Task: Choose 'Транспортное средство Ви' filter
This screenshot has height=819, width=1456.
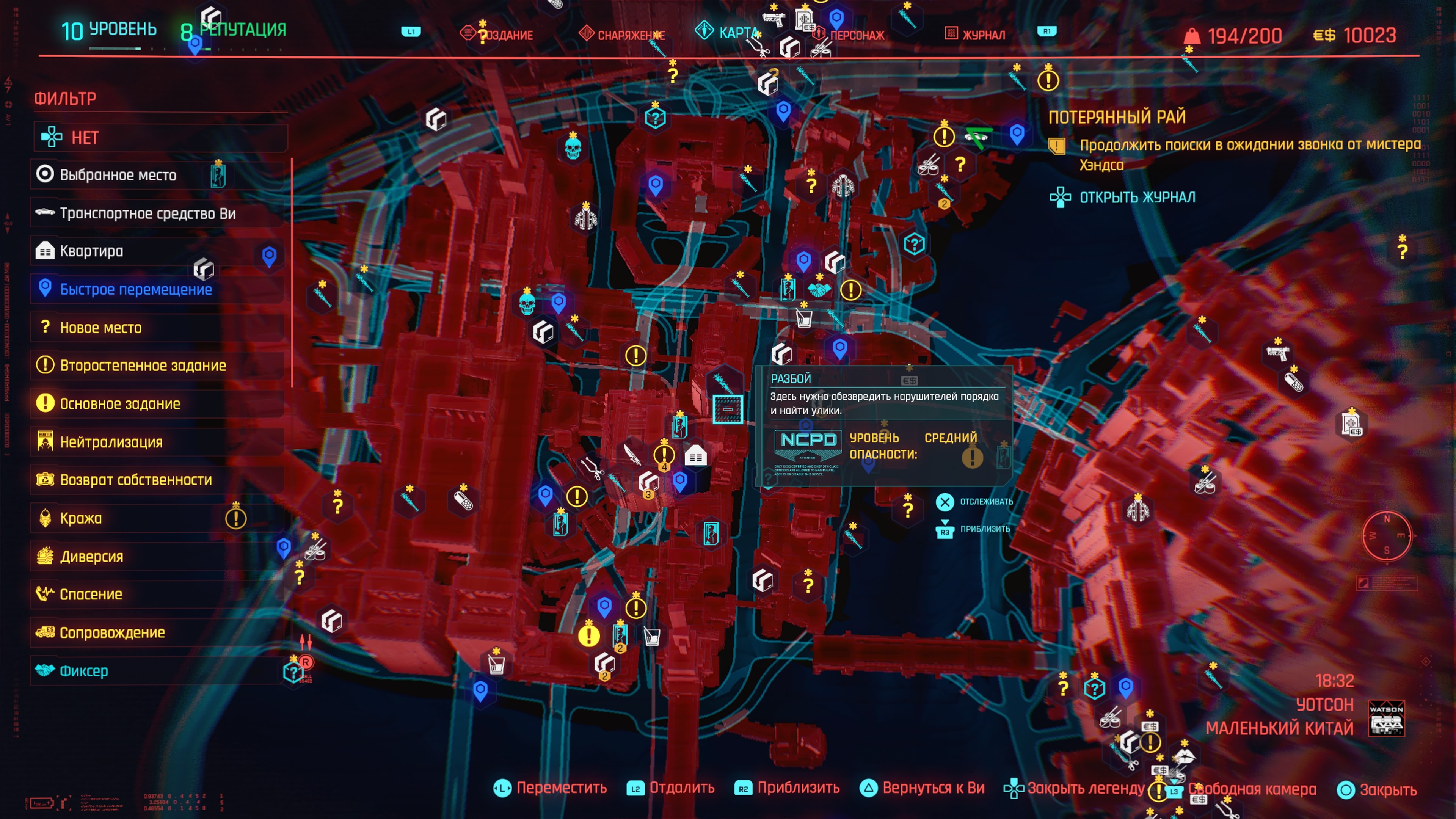Action: 147,213
